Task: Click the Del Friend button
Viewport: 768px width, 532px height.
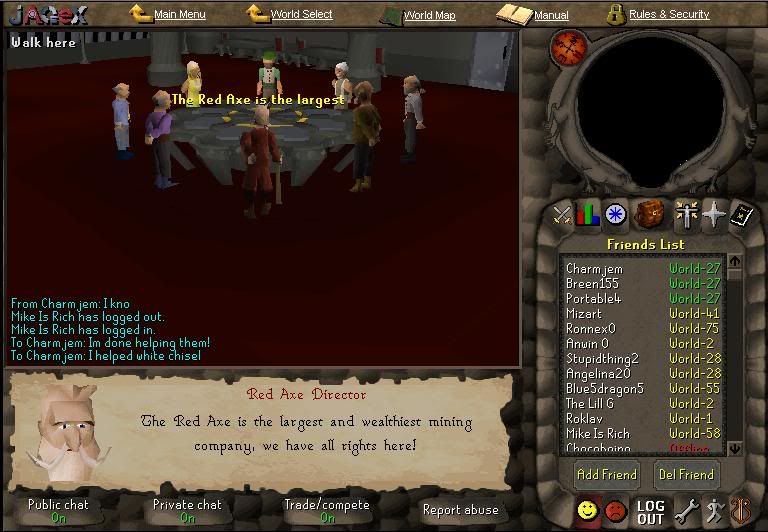Action: [685, 474]
